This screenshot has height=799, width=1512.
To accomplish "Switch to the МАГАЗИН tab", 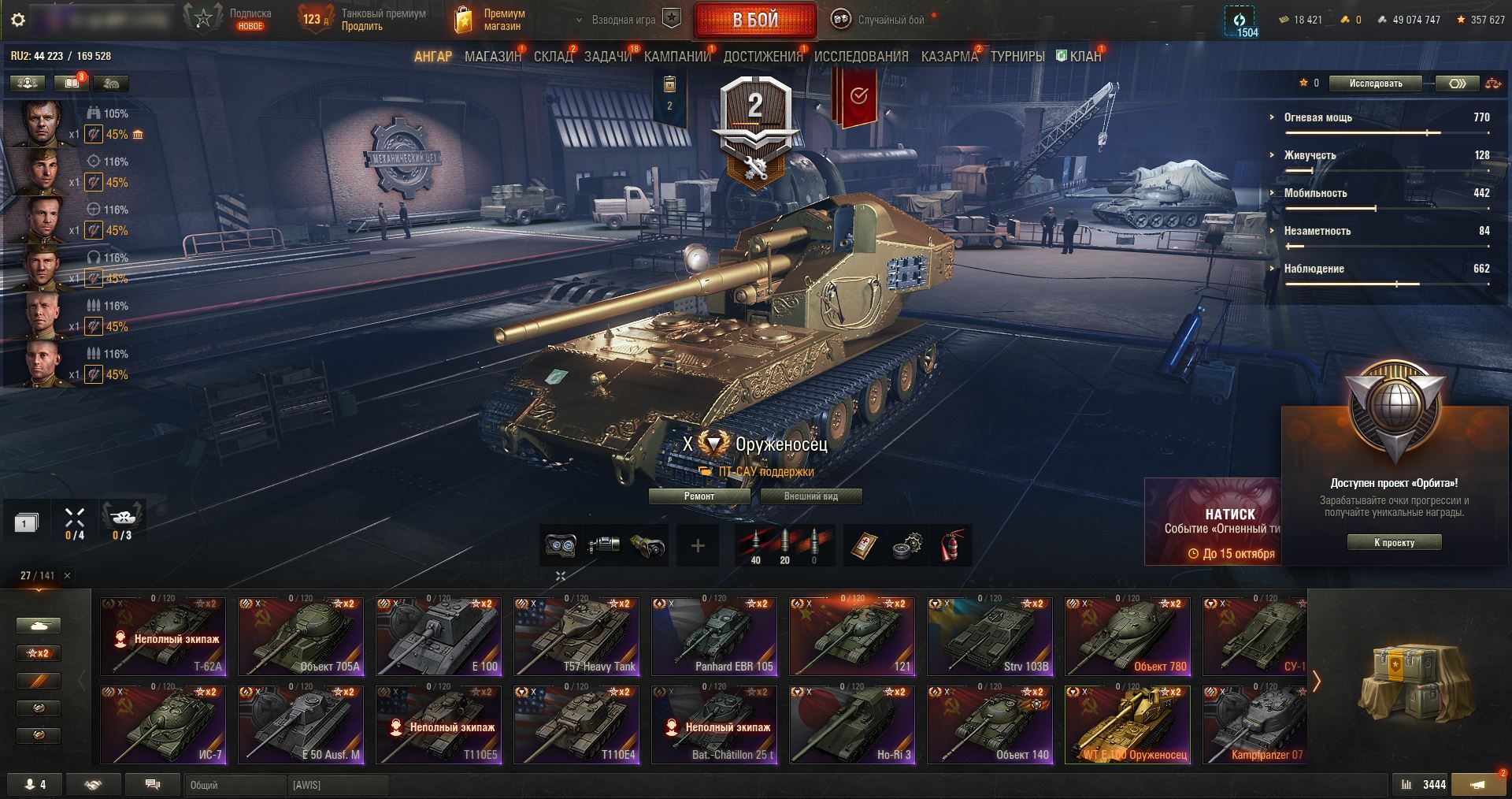I will pyautogui.click(x=492, y=57).
